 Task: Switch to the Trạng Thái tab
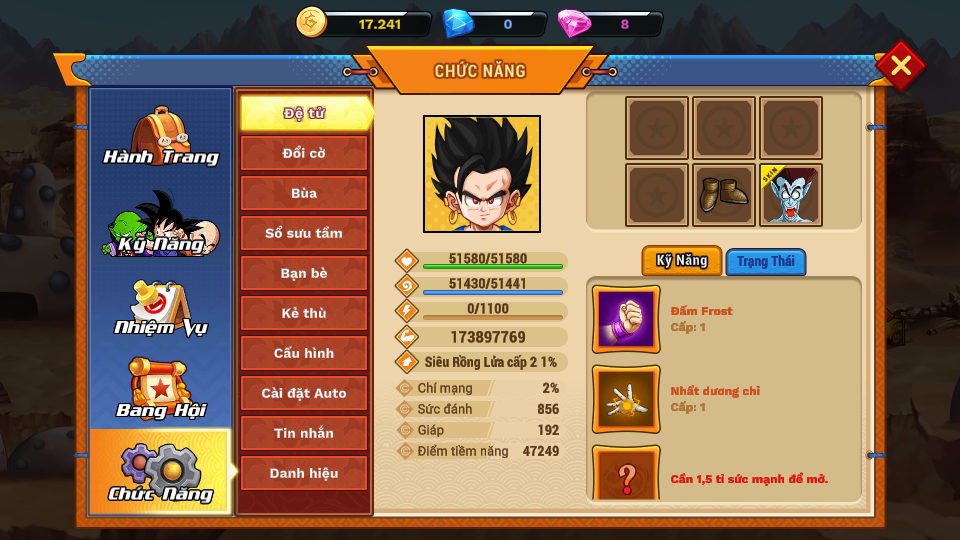(x=766, y=262)
